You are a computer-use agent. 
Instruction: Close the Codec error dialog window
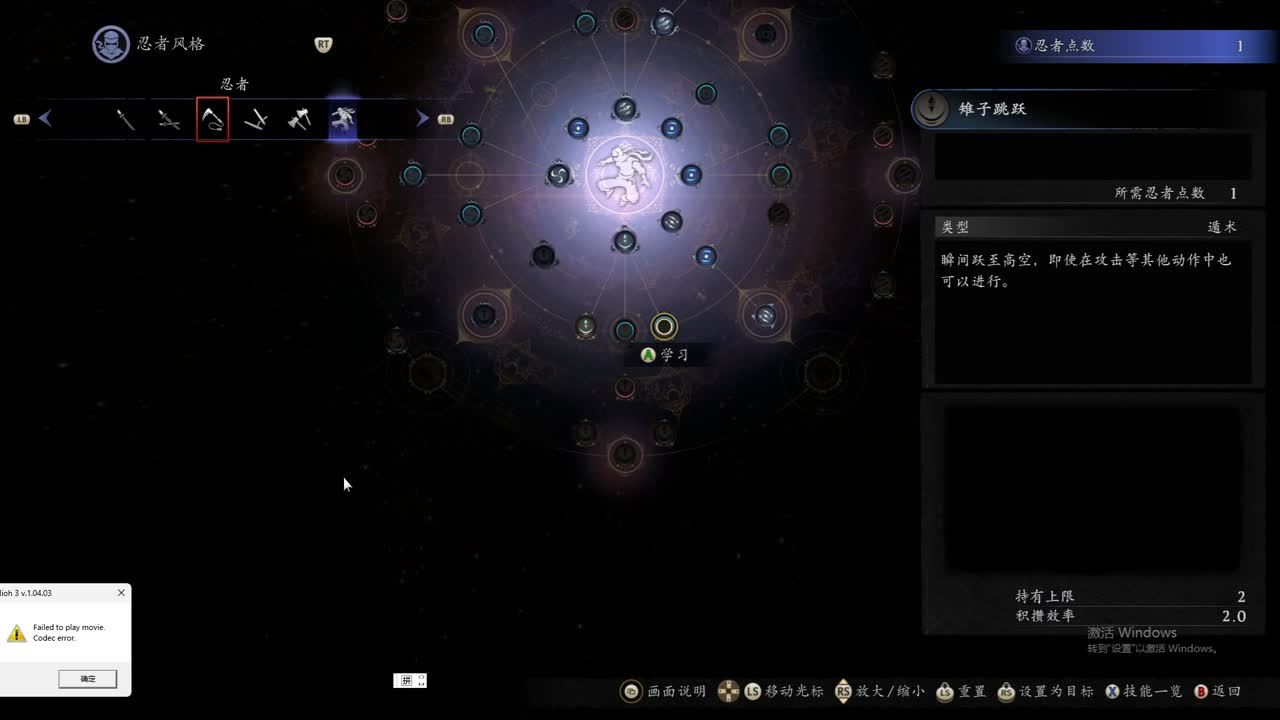pos(121,593)
